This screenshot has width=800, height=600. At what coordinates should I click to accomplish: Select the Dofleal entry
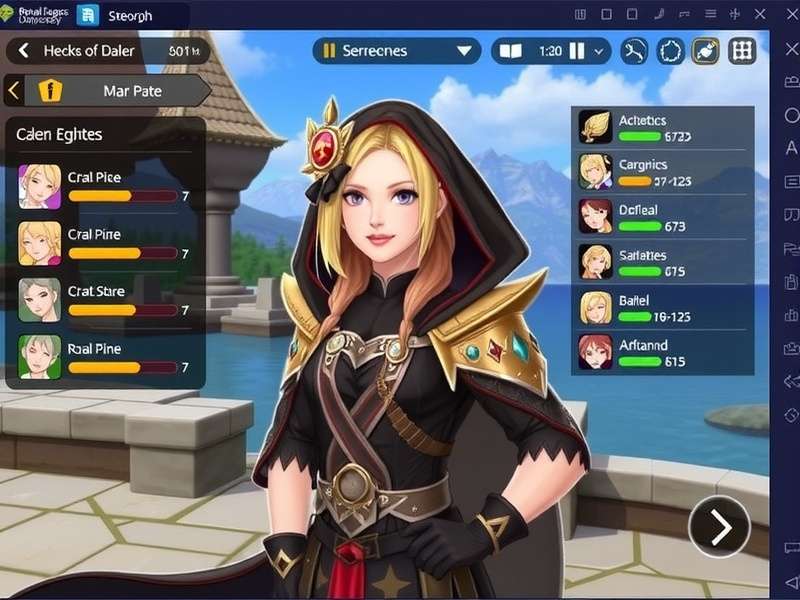(662, 217)
